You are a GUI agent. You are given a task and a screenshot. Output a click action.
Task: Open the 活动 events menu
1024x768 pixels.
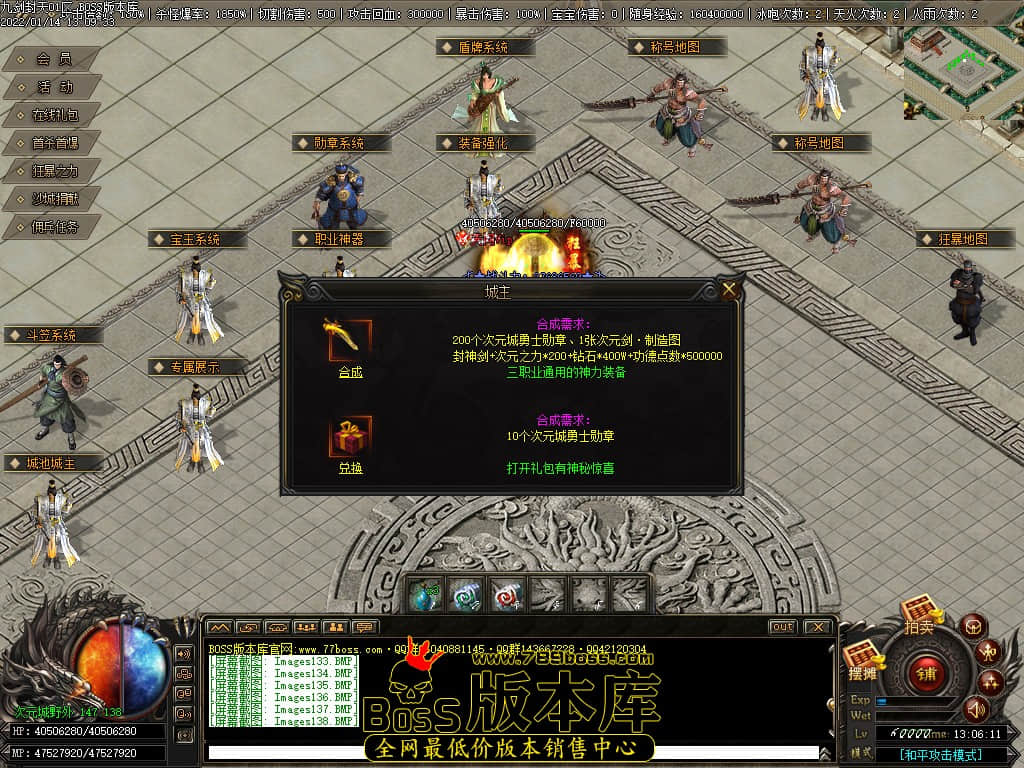click(x=53, y=88)
